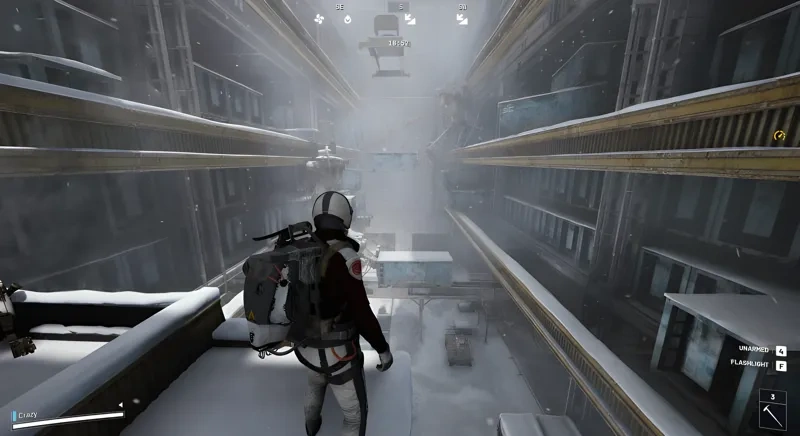Select the arrow marker under the SW heading

click(462, 18)
